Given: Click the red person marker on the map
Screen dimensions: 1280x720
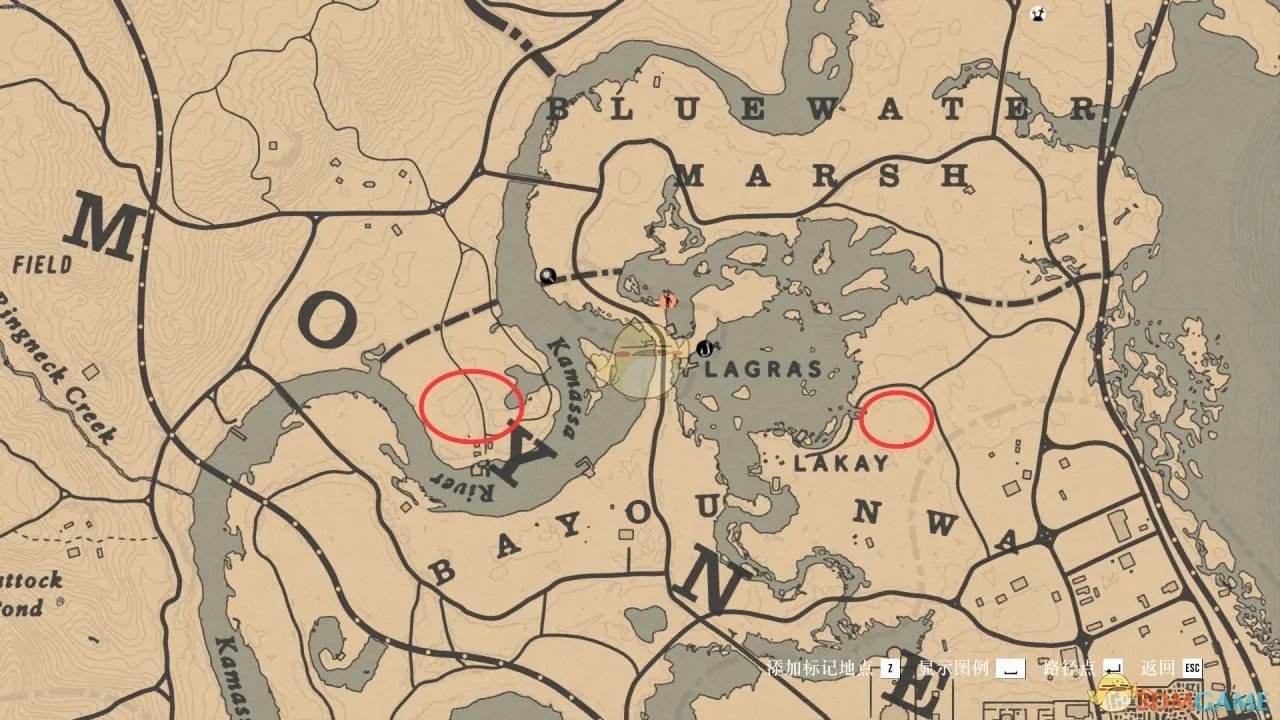Looking at the screenshot, I should [668, 299].
